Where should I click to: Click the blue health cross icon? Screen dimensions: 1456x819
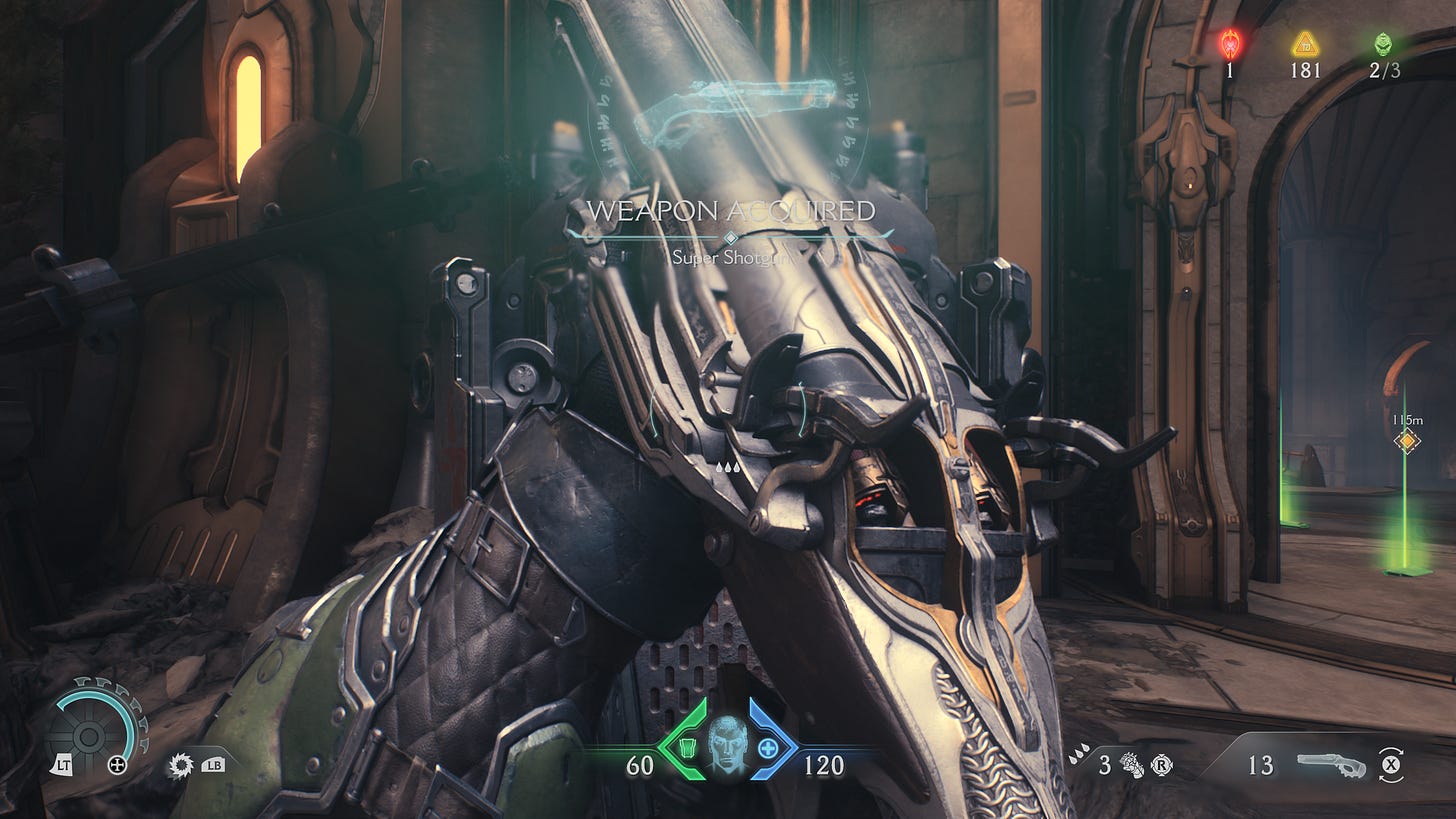767,747
